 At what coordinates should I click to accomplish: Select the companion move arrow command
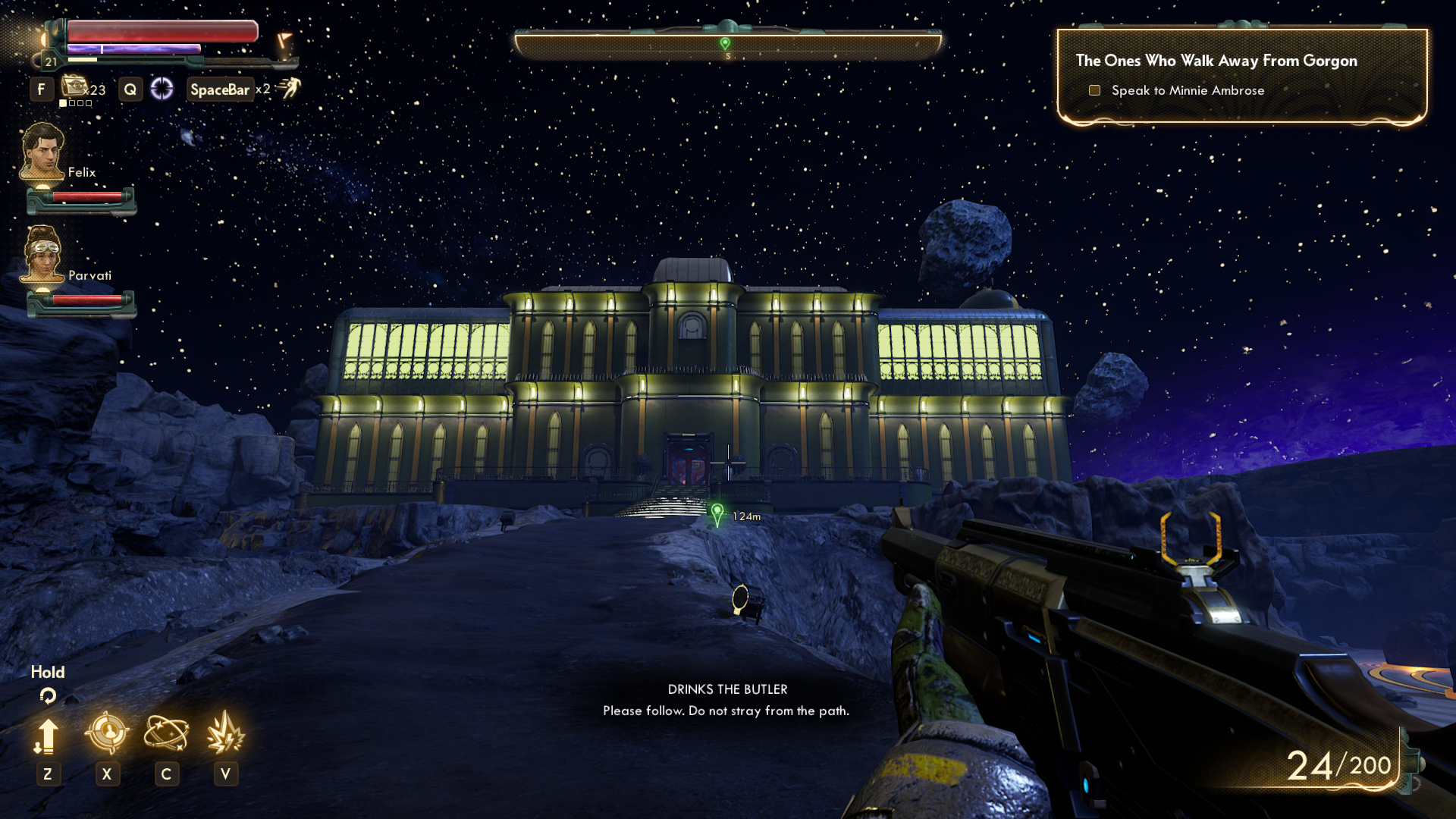point(47,736)
